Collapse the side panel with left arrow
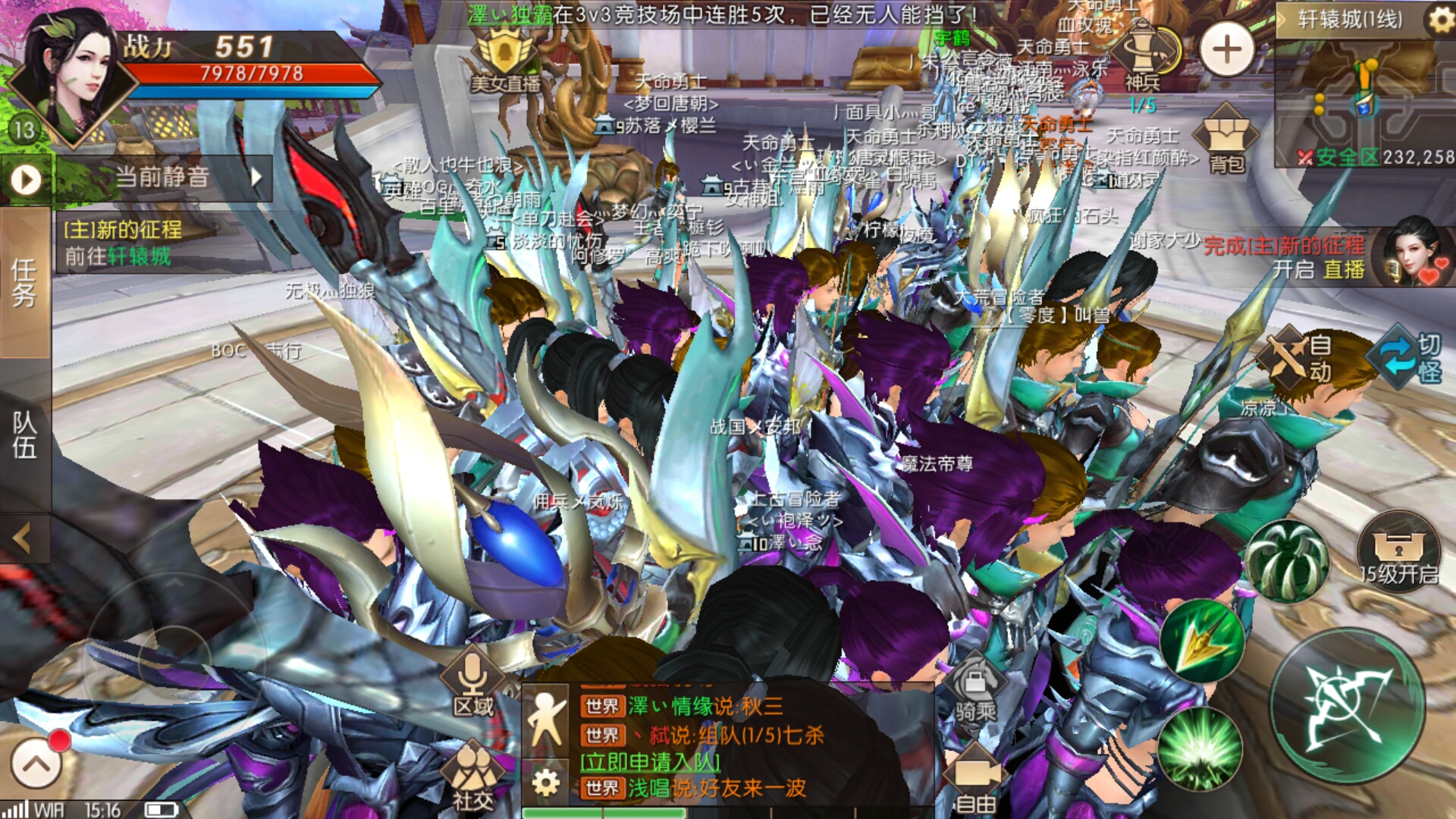Screen dimensions: 1456x819 click(x=23, y=538)
